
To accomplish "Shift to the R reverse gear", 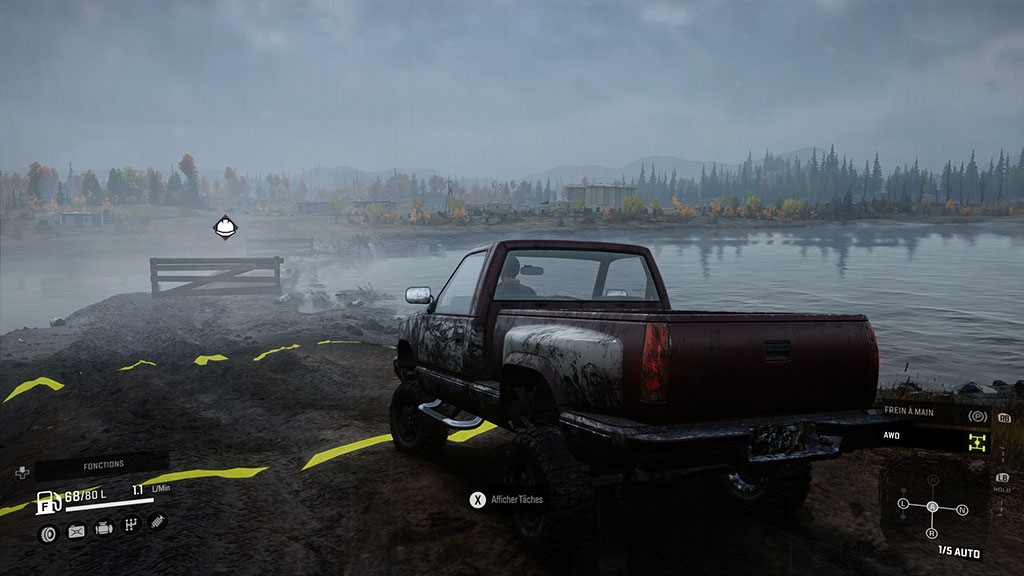I will pyautogui.click(x=933, y=534).
